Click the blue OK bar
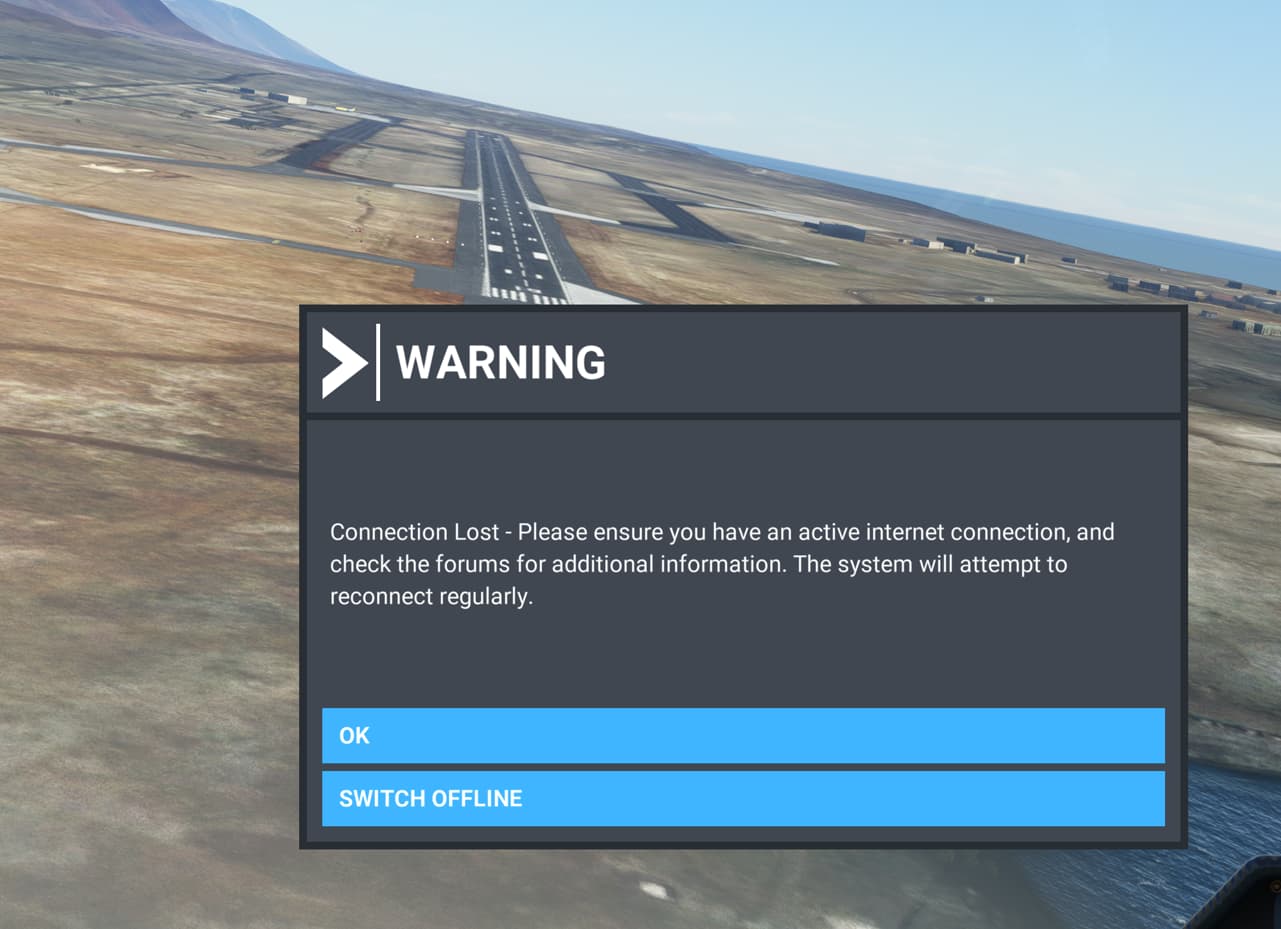 click(740, 735)
